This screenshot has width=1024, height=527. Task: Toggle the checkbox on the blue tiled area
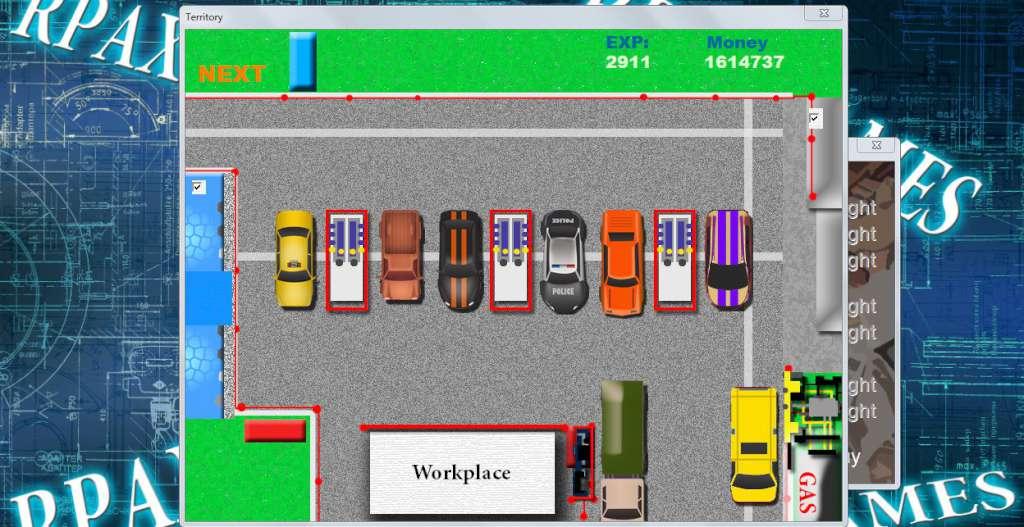pos(198,187)
